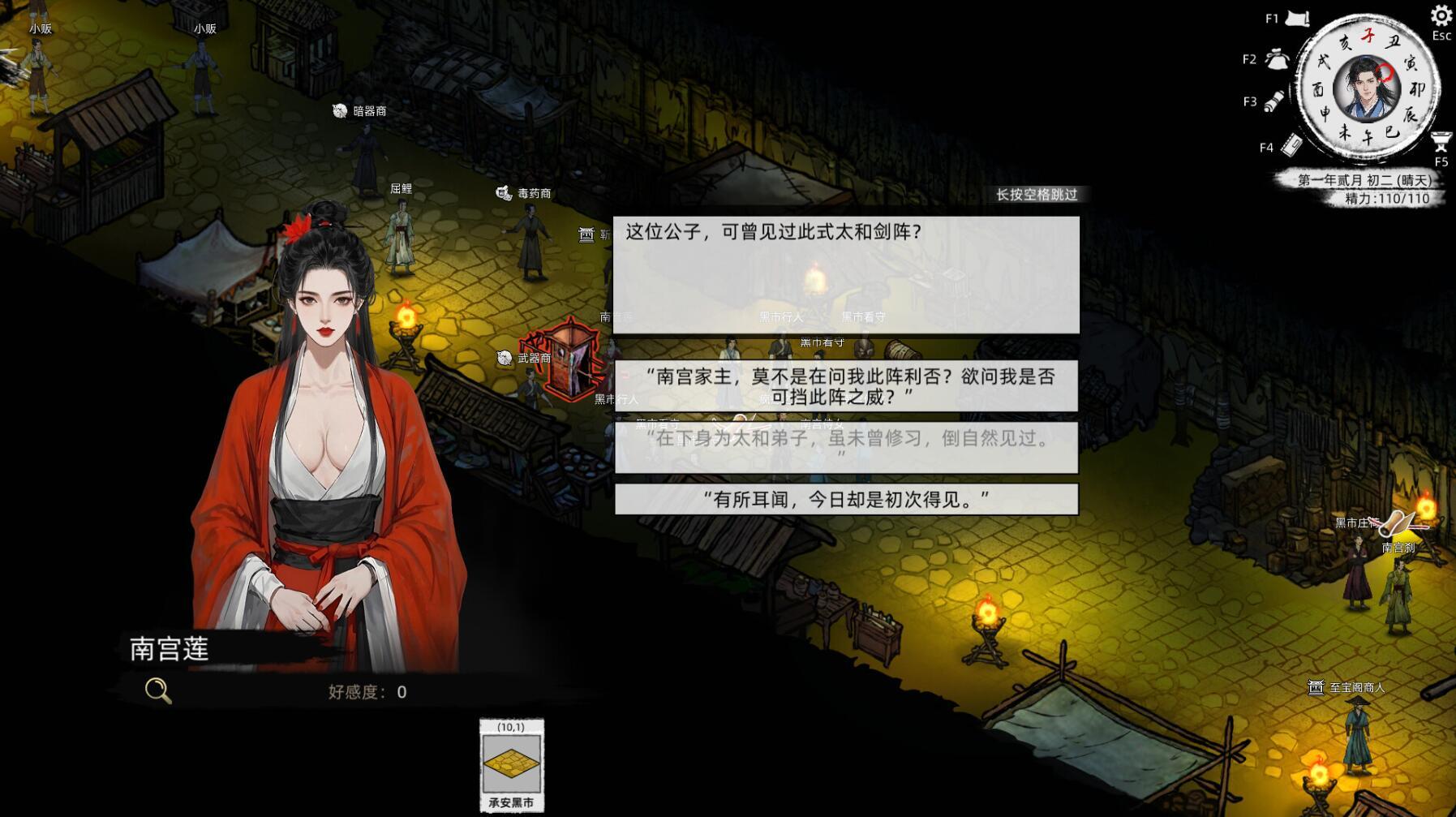Image resolution: width=1456 pixels, height=817 pixels.
Task: Choose the reply 有所耳闻，今日却是初次得见
Action: click(847, 499)
